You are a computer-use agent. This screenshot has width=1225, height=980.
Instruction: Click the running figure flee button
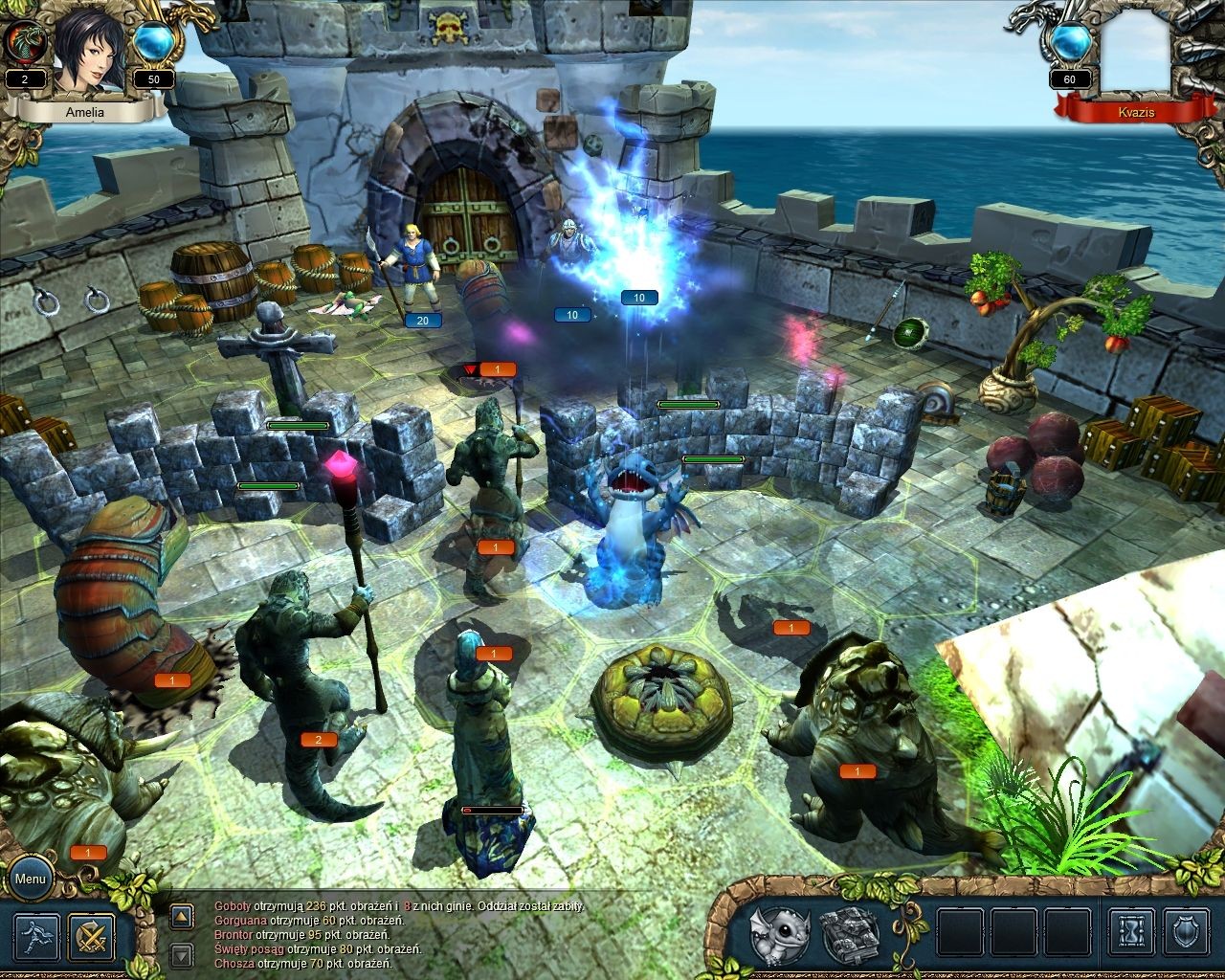pos(37,938)
